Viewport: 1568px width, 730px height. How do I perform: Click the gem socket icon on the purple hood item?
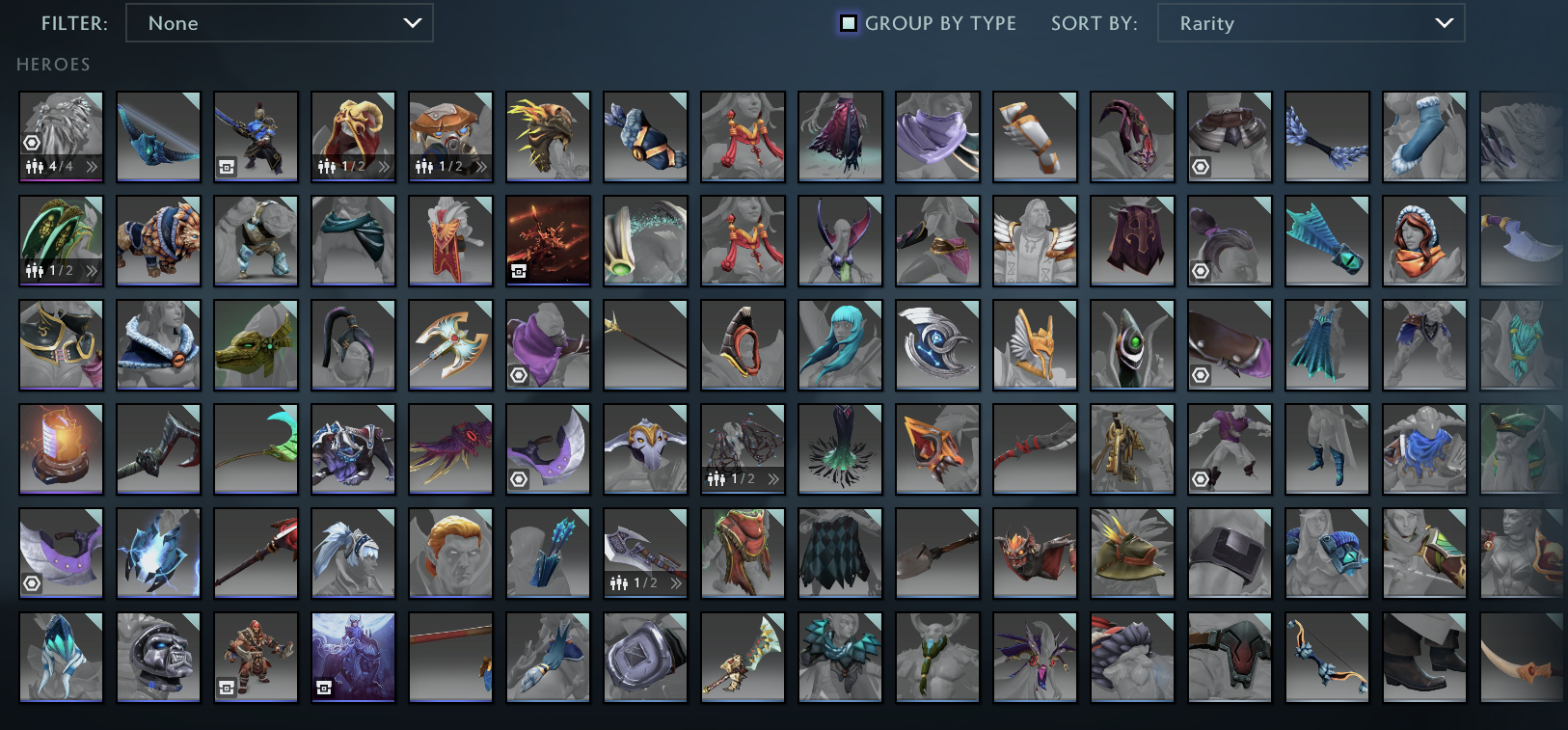click(x=518, y=373)
